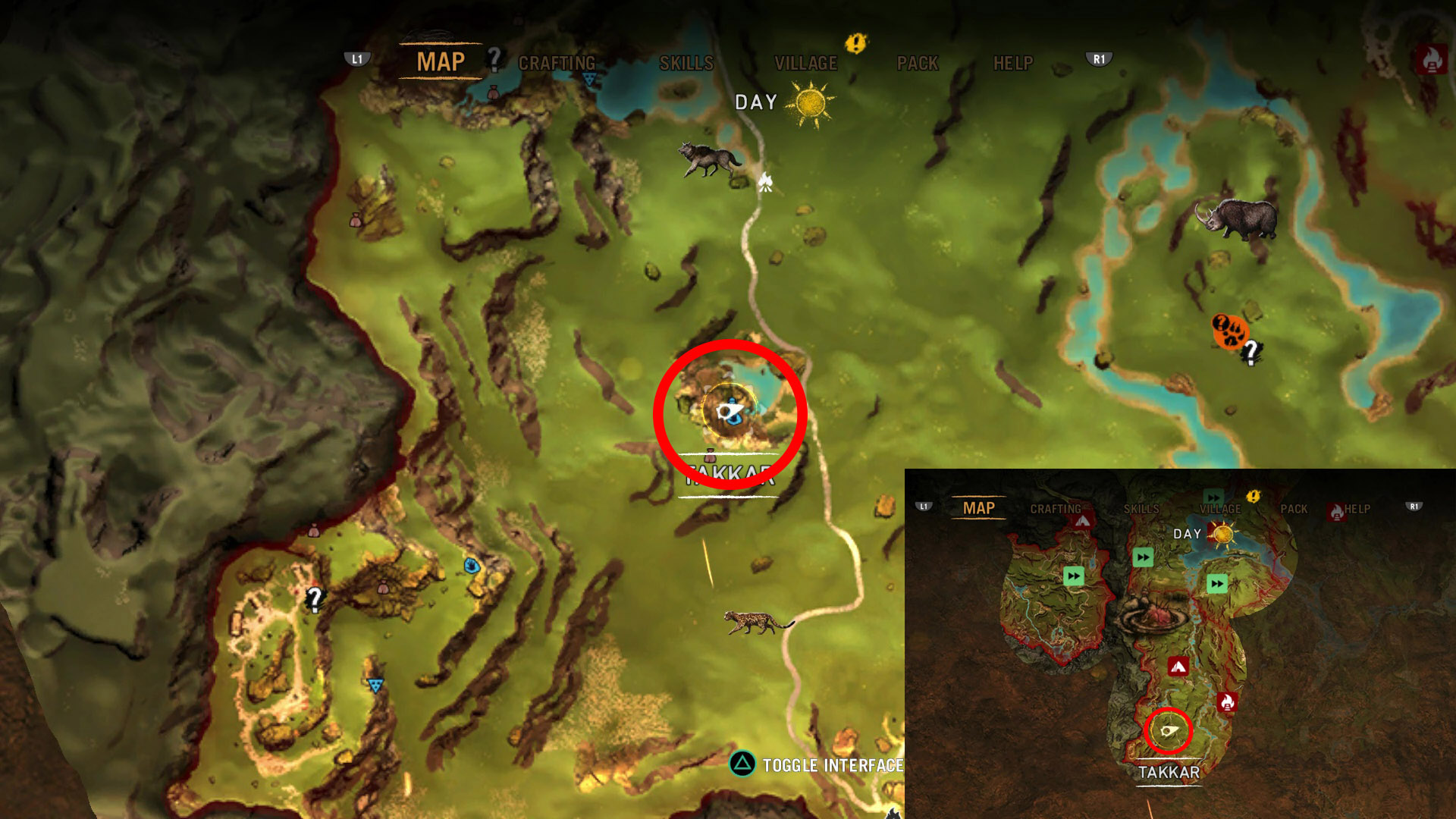Viewport: 1456px width, 819px height.
Task: Open the inset map thumbnail
Action: [x=1180, y=643]
